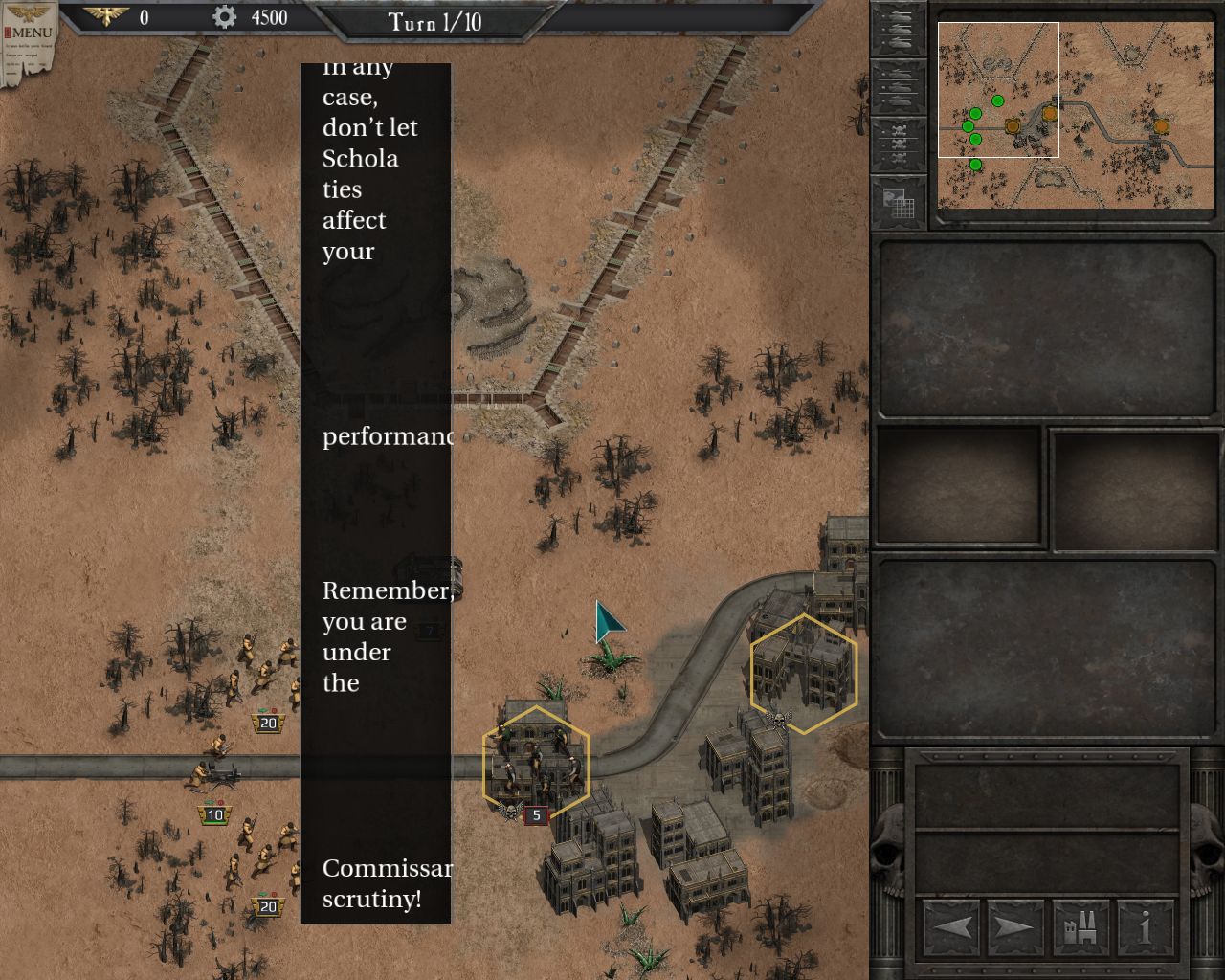This screenshot has height=980, width=1225.
Task: Click a green unit dot on the minimap
Action: 997,99
